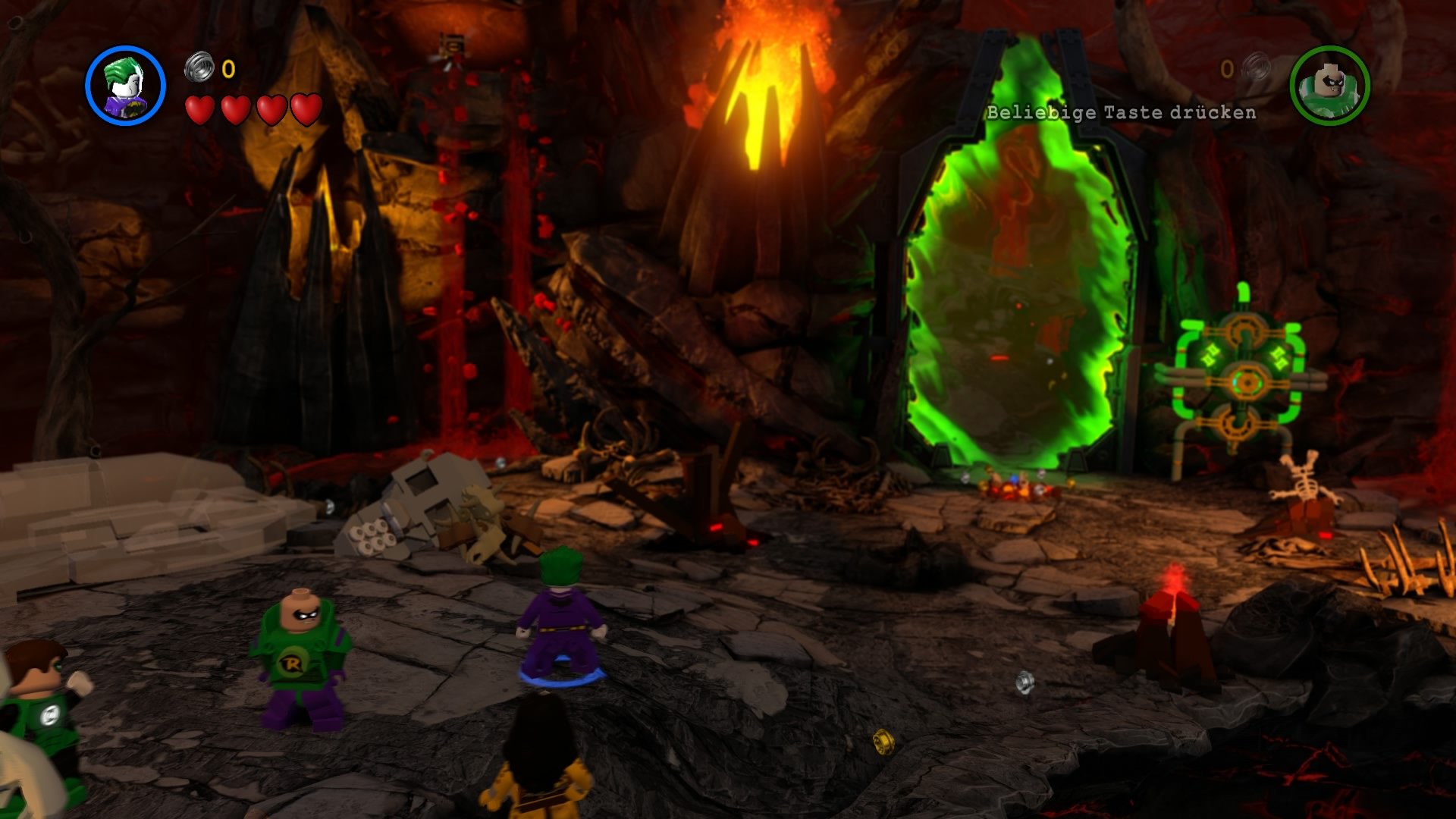
Task: Click the Joker character portrait icon
Action: click(x=126, y=84)
